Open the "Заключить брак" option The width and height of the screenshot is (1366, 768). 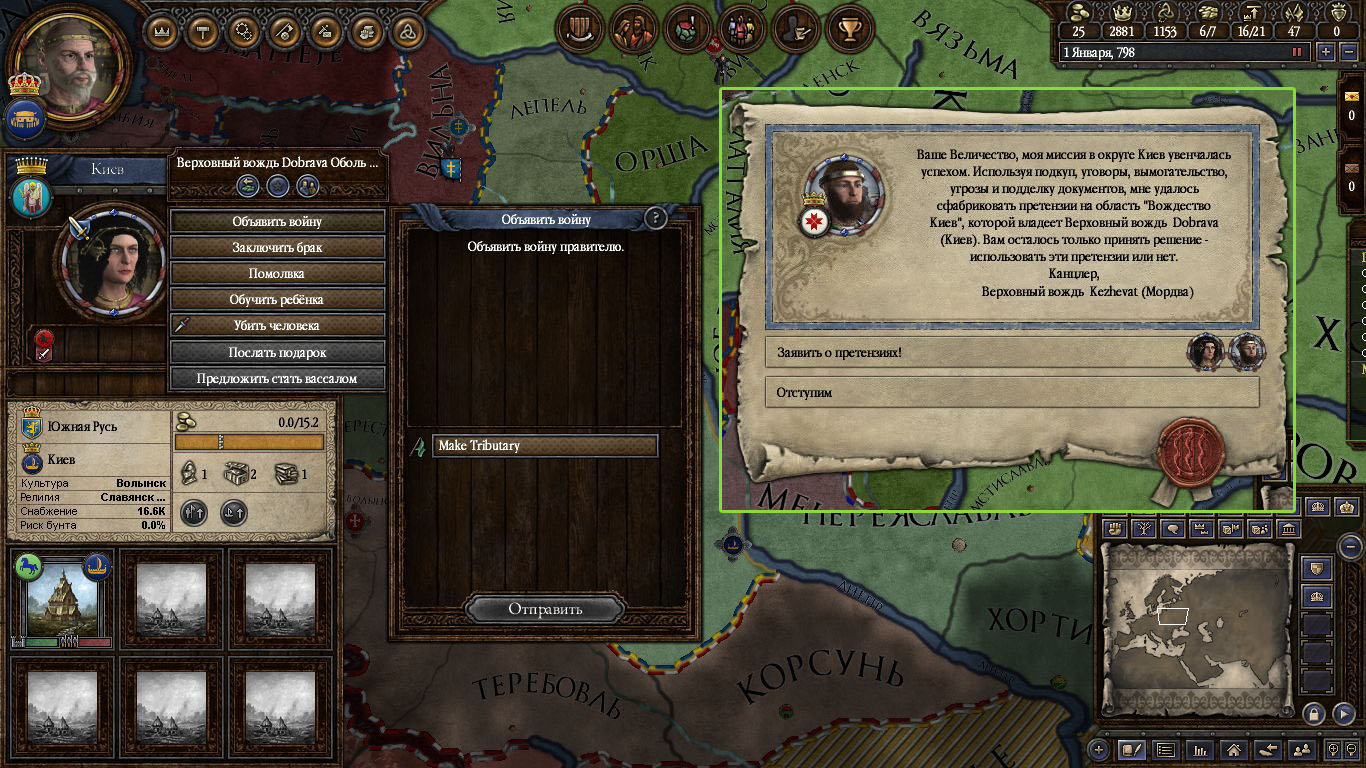pyautogui.click(x=277, y=247)
